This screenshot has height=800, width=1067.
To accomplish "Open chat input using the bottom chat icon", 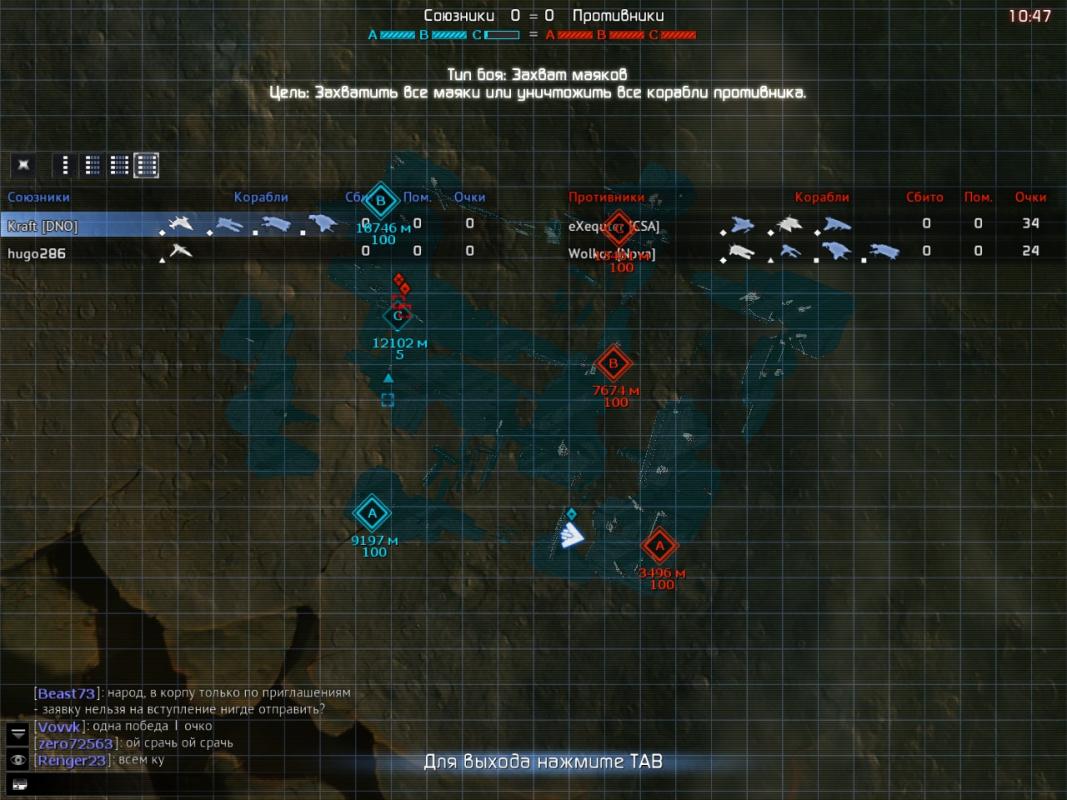I will click(18, 783).
